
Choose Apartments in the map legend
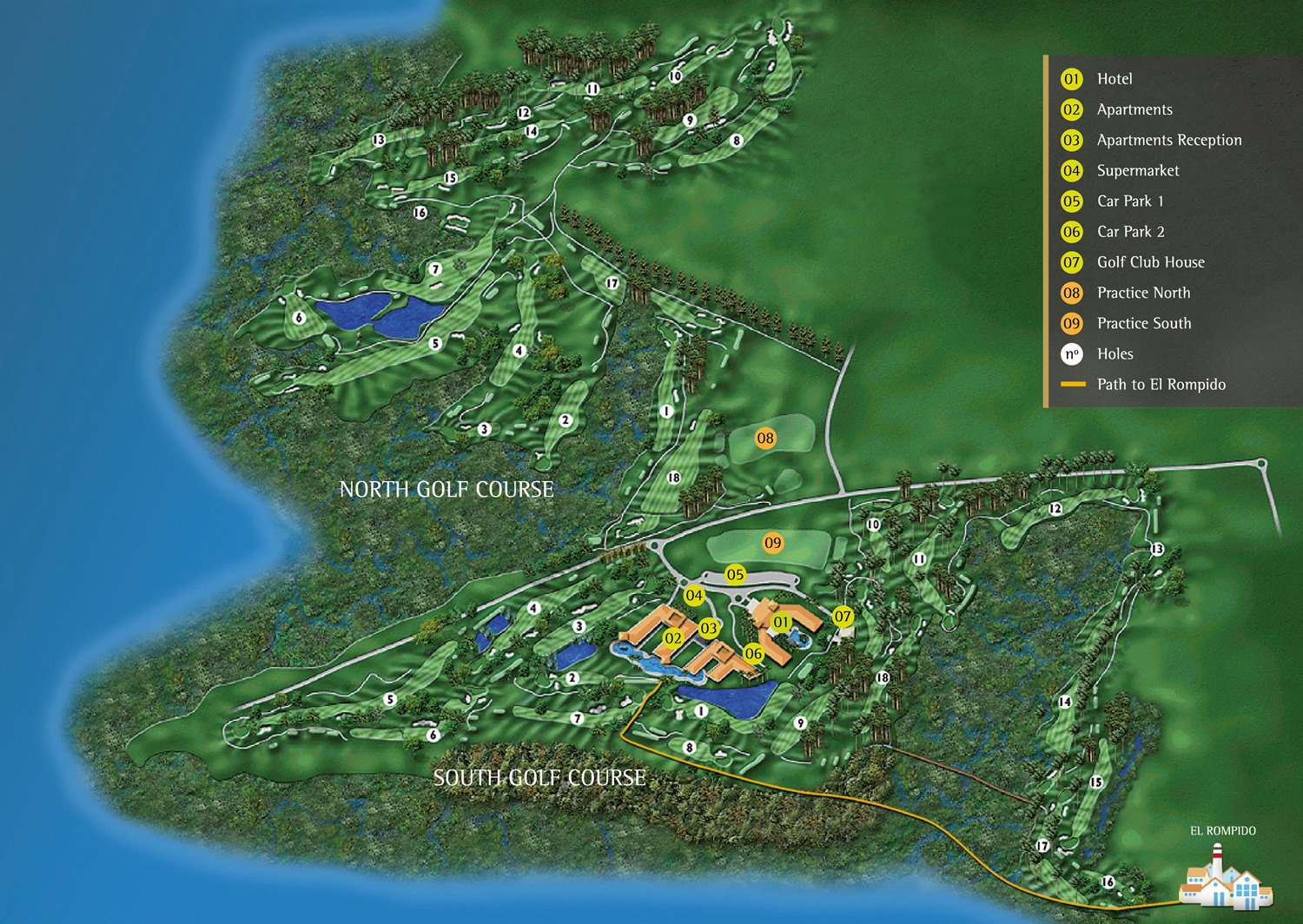coord(1134,109)
